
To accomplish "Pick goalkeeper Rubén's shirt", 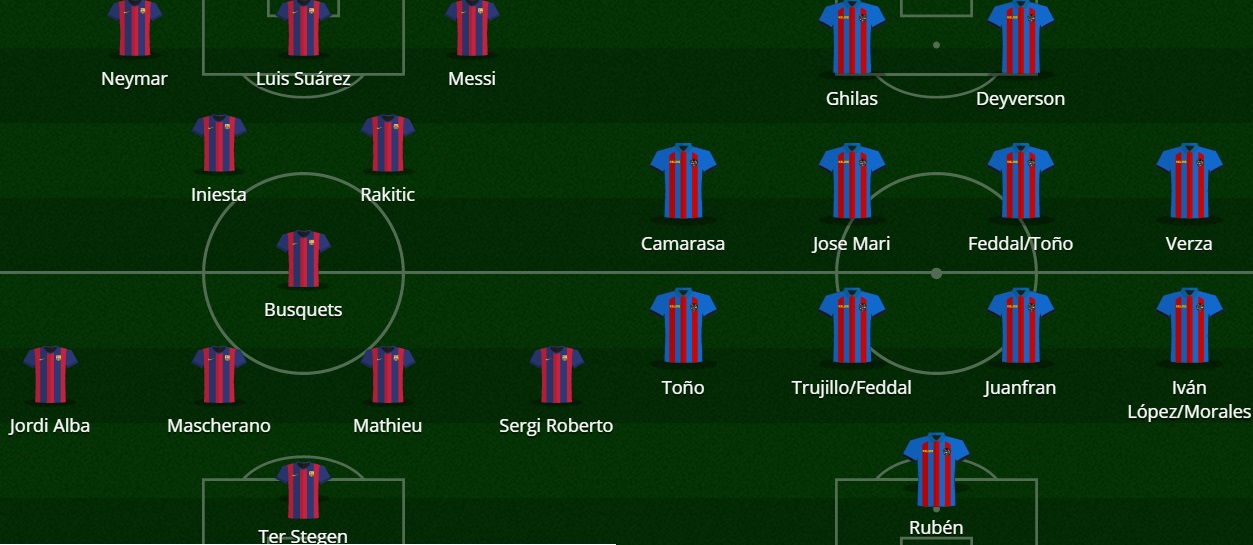I will click(x=936, y=470).
